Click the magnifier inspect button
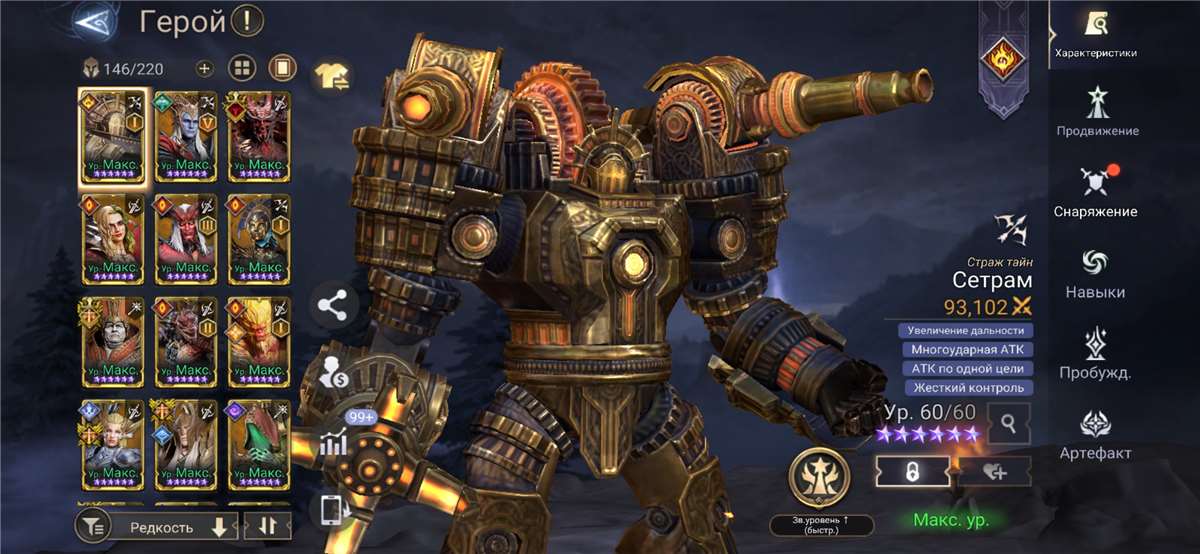Screen dimensions: 1200x554 pos(1009,424)
